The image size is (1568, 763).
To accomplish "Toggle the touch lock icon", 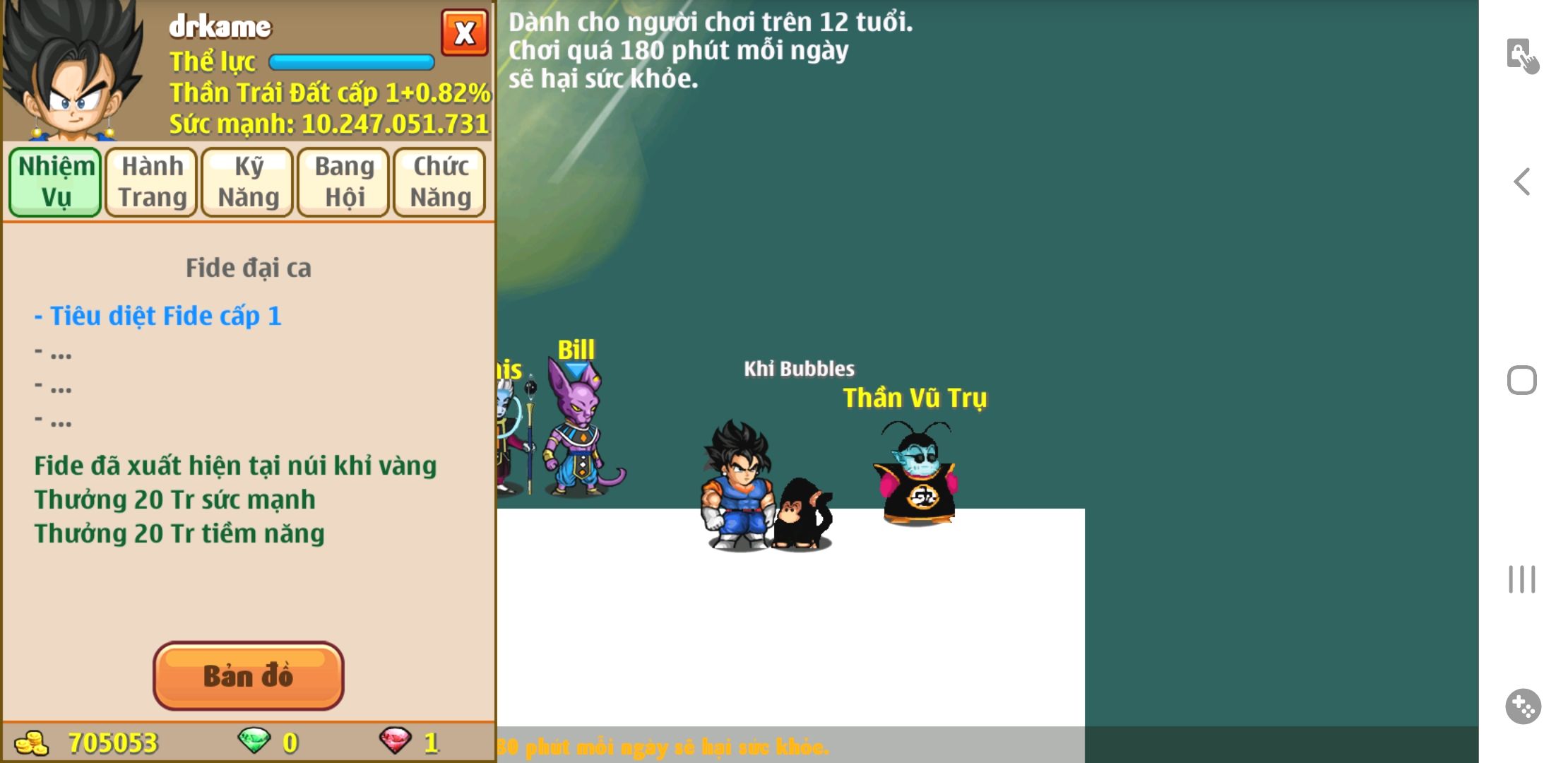I will pos(1521,55).
